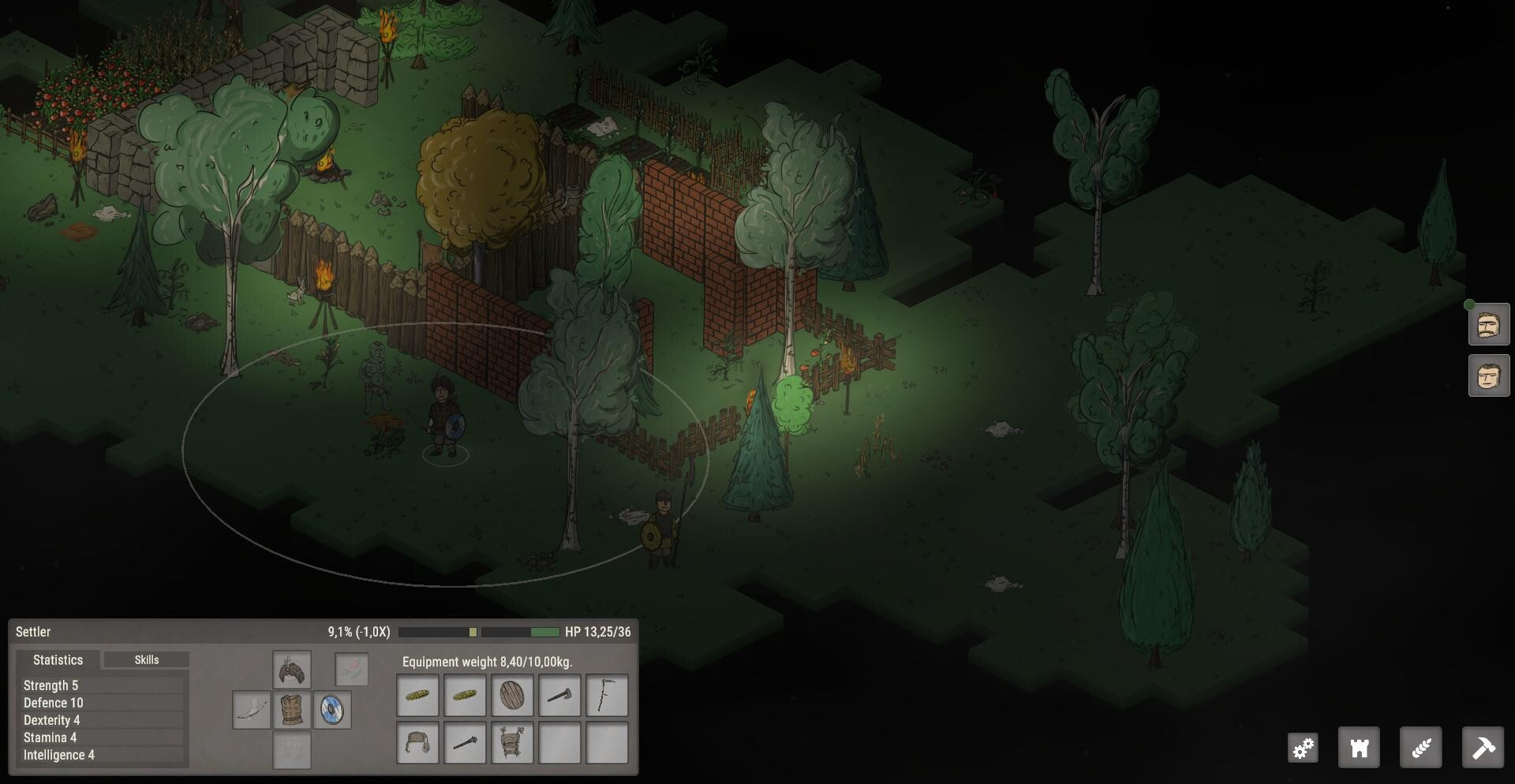Click the bow weapon slot
The image size is (1515, 784).
252,711
